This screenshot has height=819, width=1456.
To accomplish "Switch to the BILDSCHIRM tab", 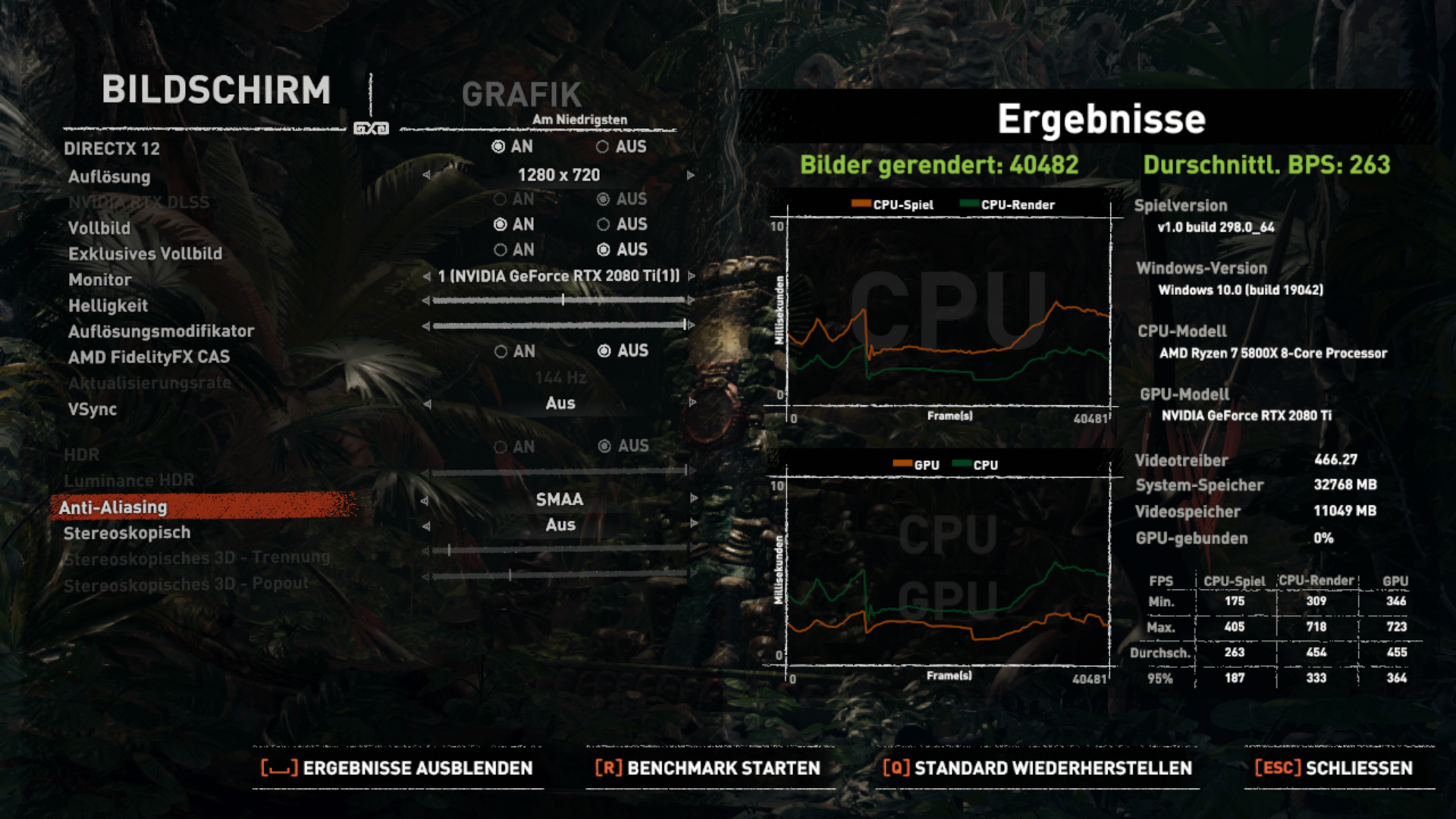I will (218, 91).
